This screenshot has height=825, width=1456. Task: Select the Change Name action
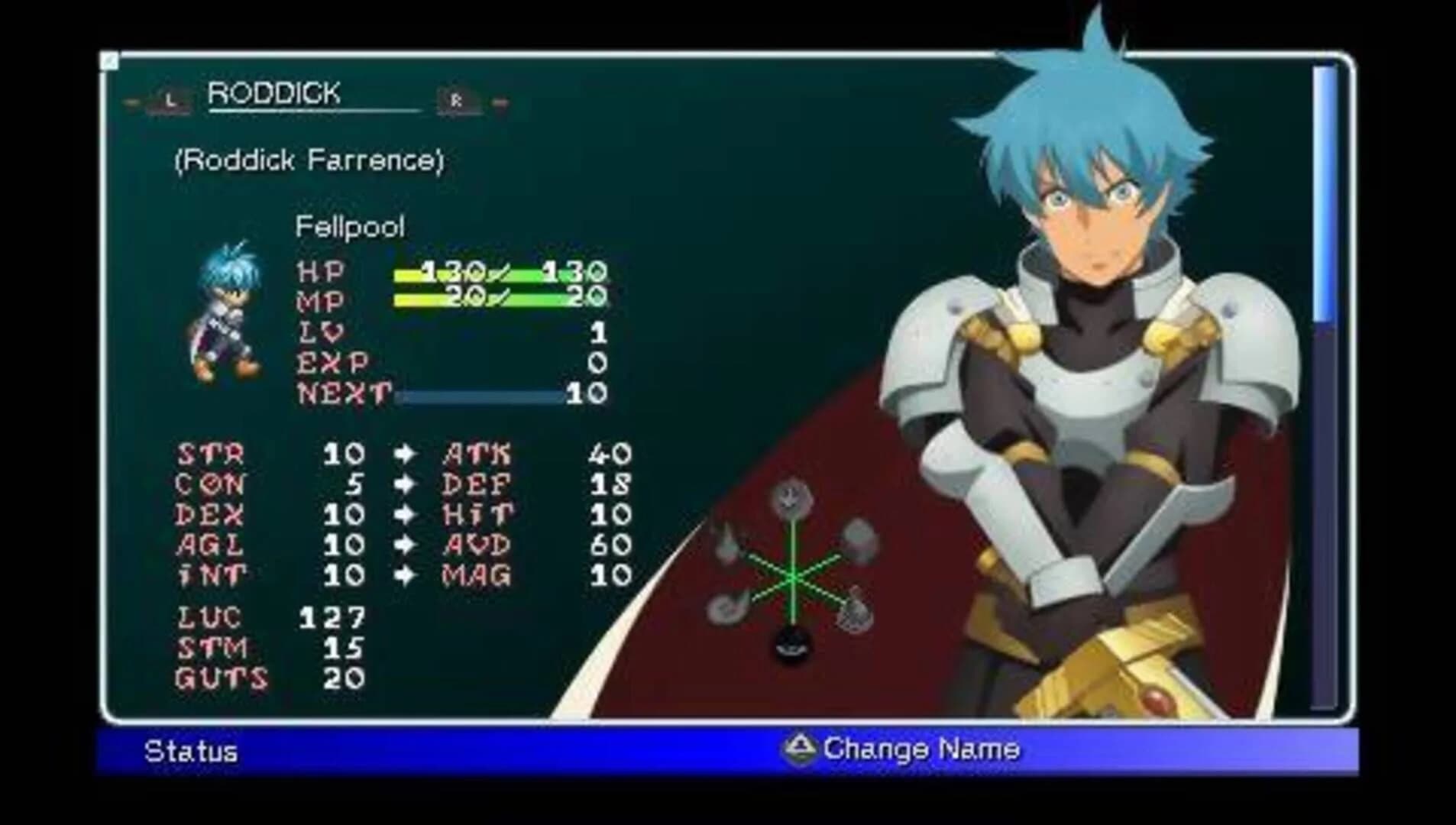(922, 749)
